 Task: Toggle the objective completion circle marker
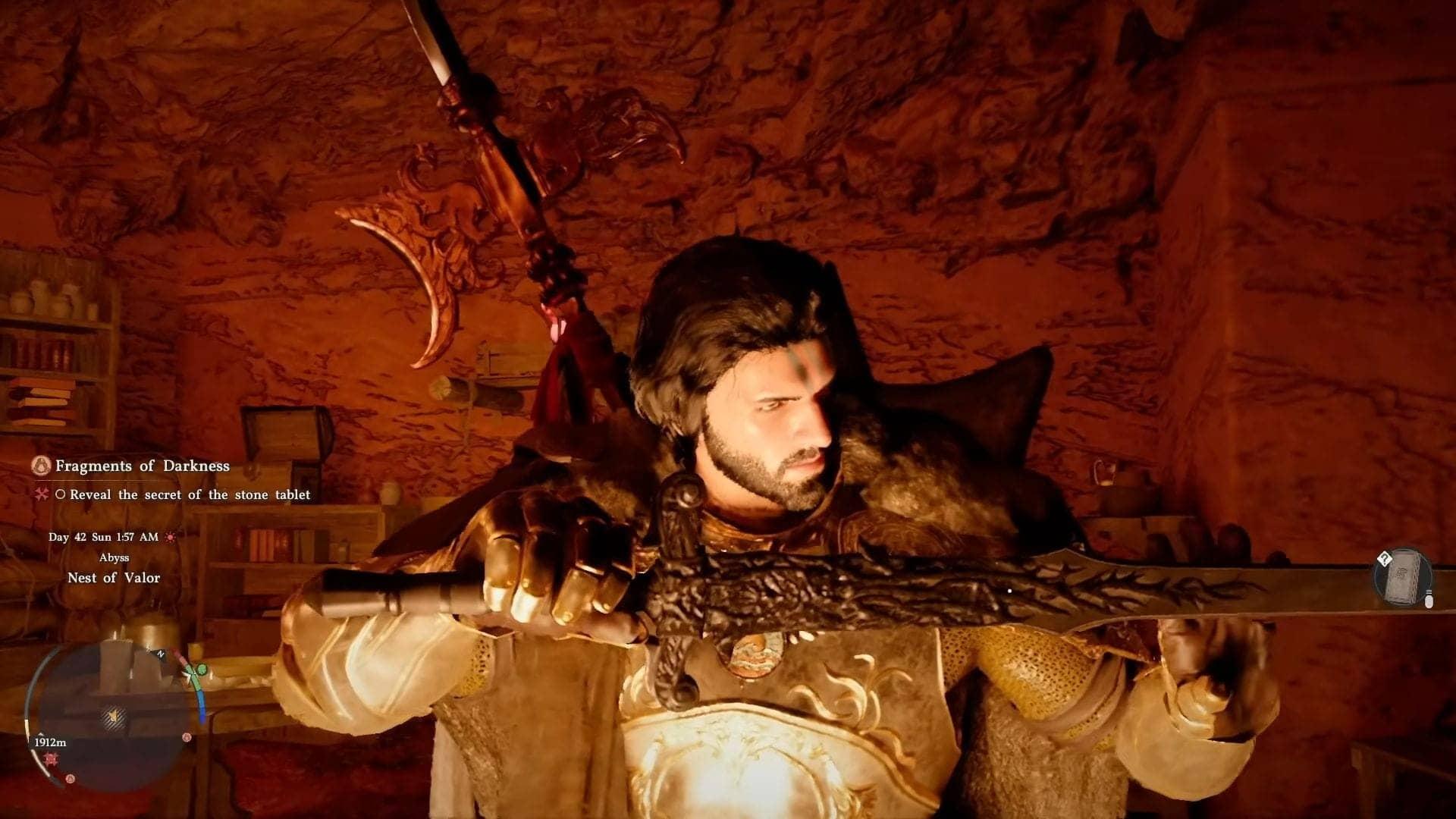pyautogui.click(x=62, y=494)
